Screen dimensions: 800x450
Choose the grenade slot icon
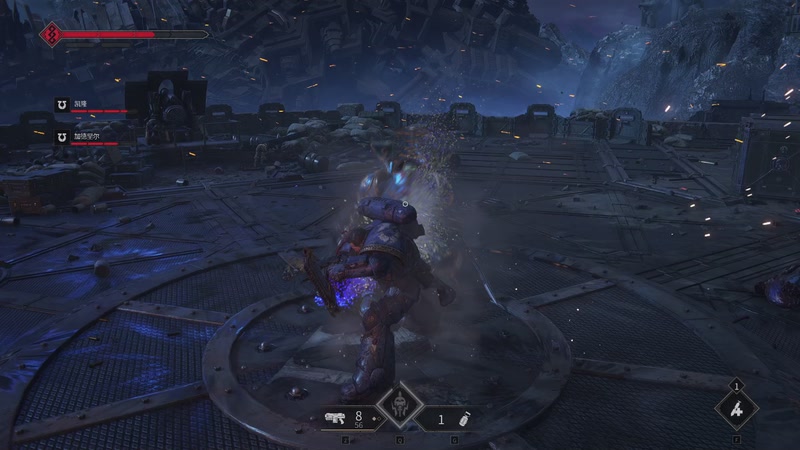click(463, 418)
